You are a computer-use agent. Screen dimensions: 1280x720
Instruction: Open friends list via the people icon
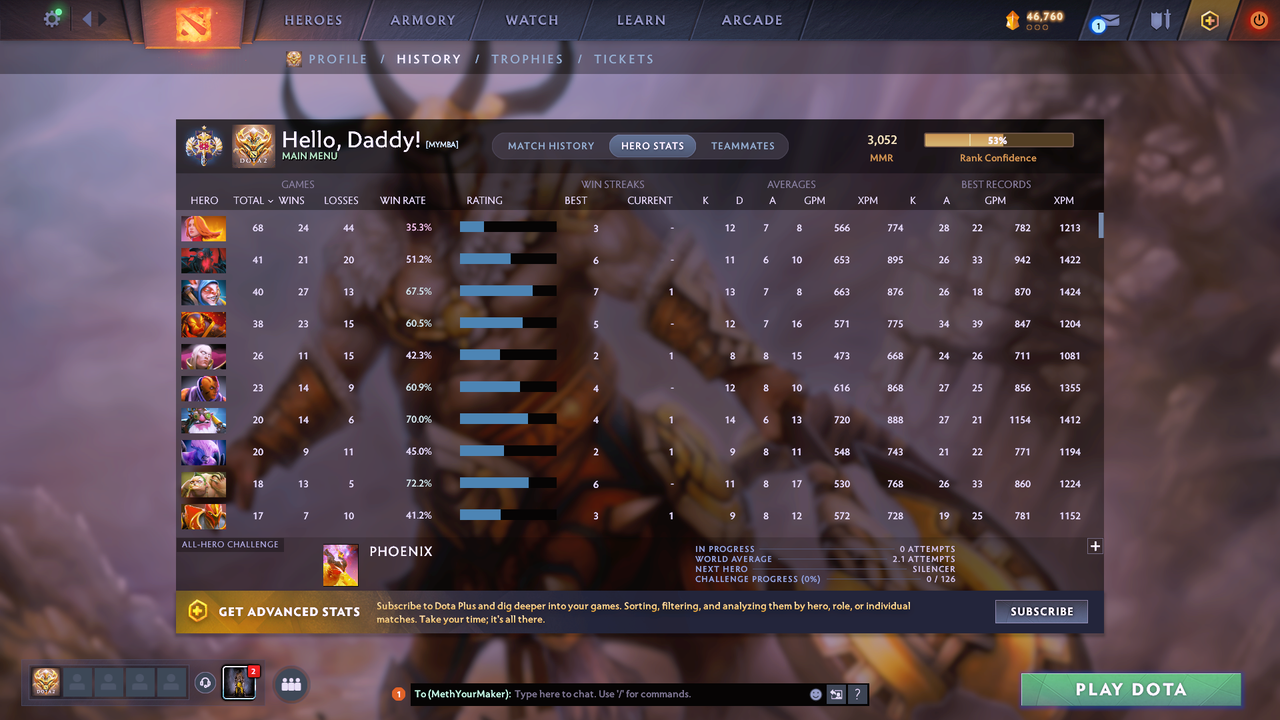291,684
